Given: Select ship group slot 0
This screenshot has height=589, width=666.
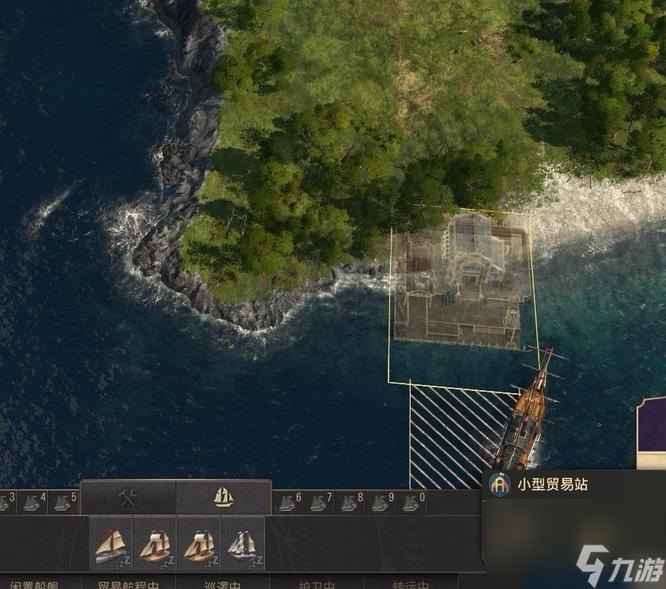Looking at the screenshot, I should pos(410,502).
